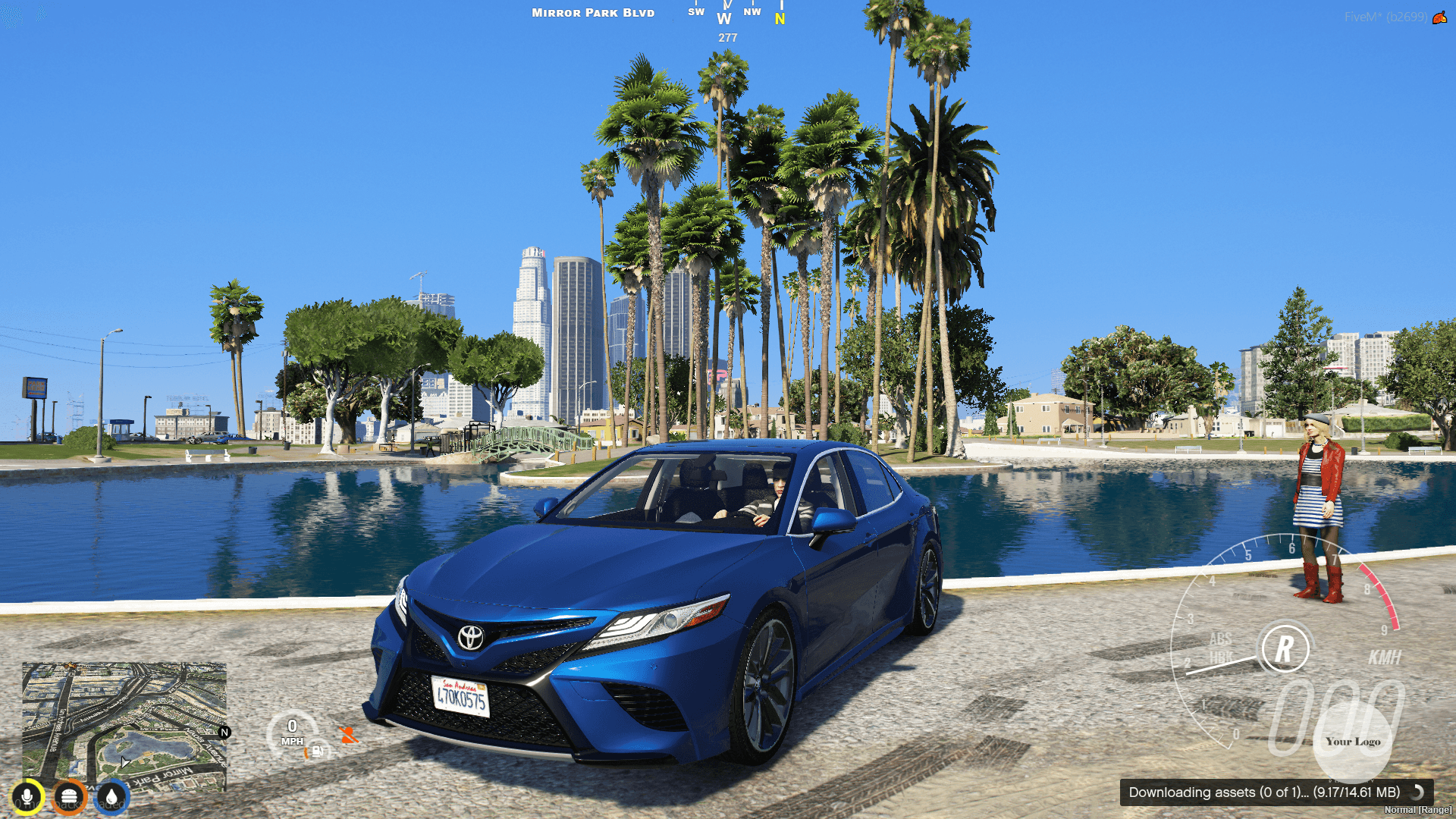
Task: Click the orange burger hunger icon
Action: click(70, 795)
